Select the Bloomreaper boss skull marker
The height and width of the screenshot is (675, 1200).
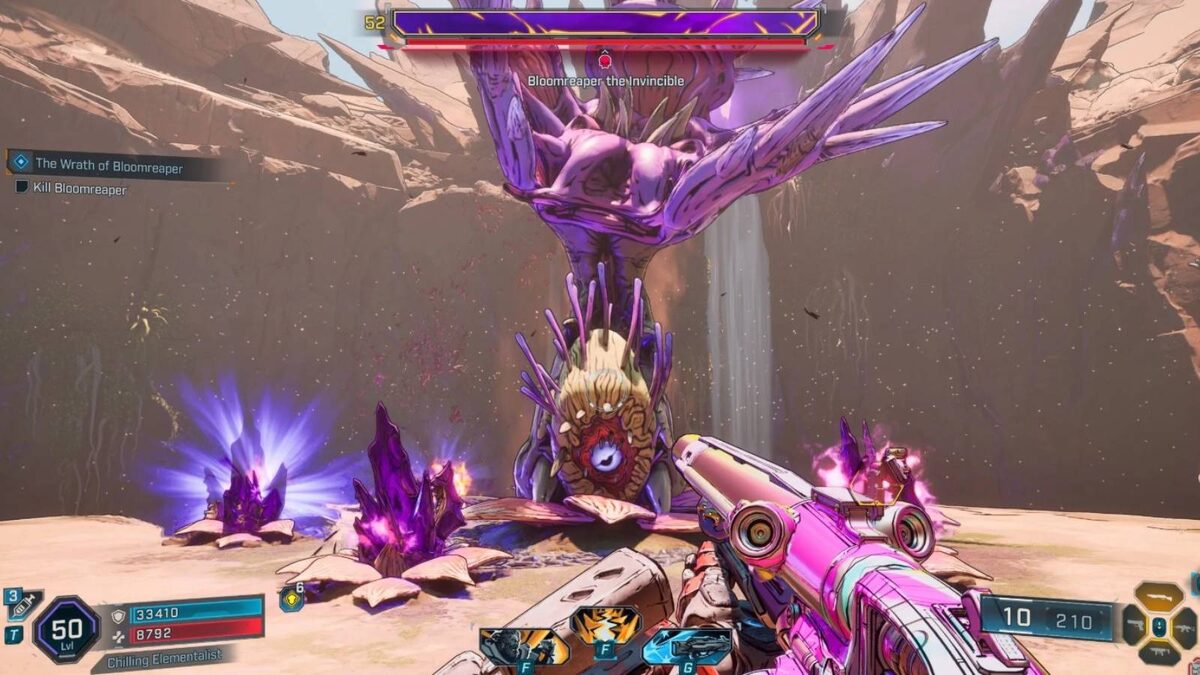[604, 61]
